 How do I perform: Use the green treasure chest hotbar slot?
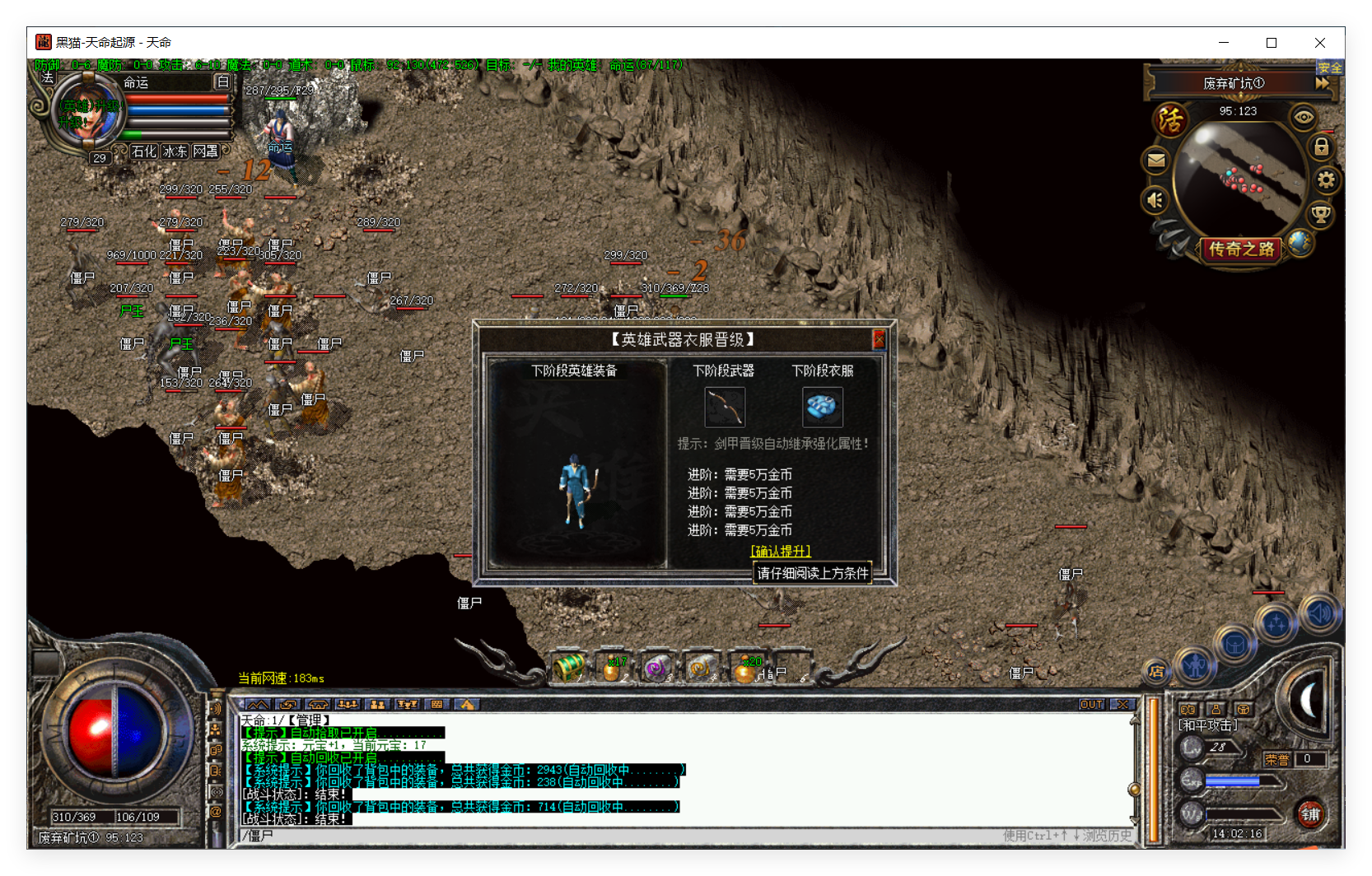pos(569,668)
